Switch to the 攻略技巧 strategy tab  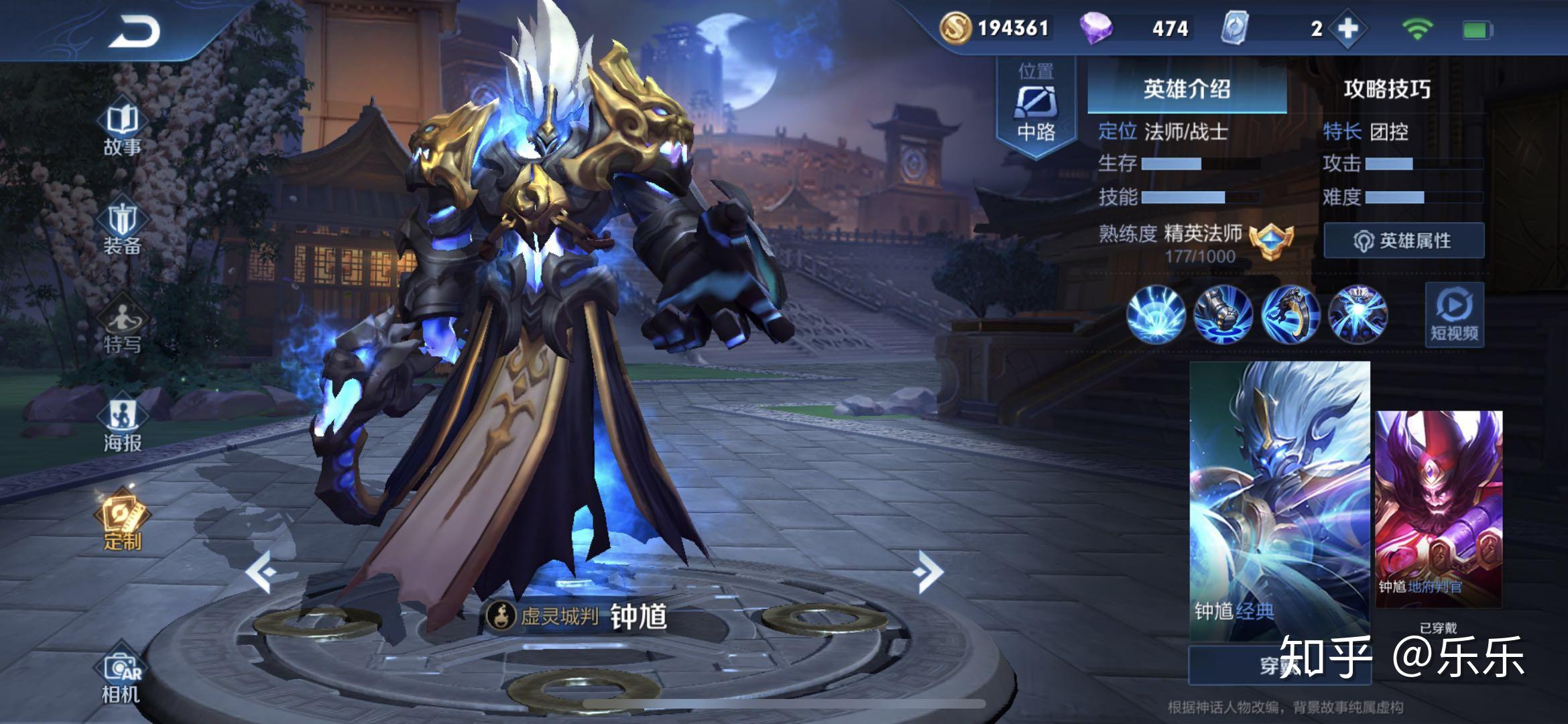pyautogui.click(x=1386, y=88)
